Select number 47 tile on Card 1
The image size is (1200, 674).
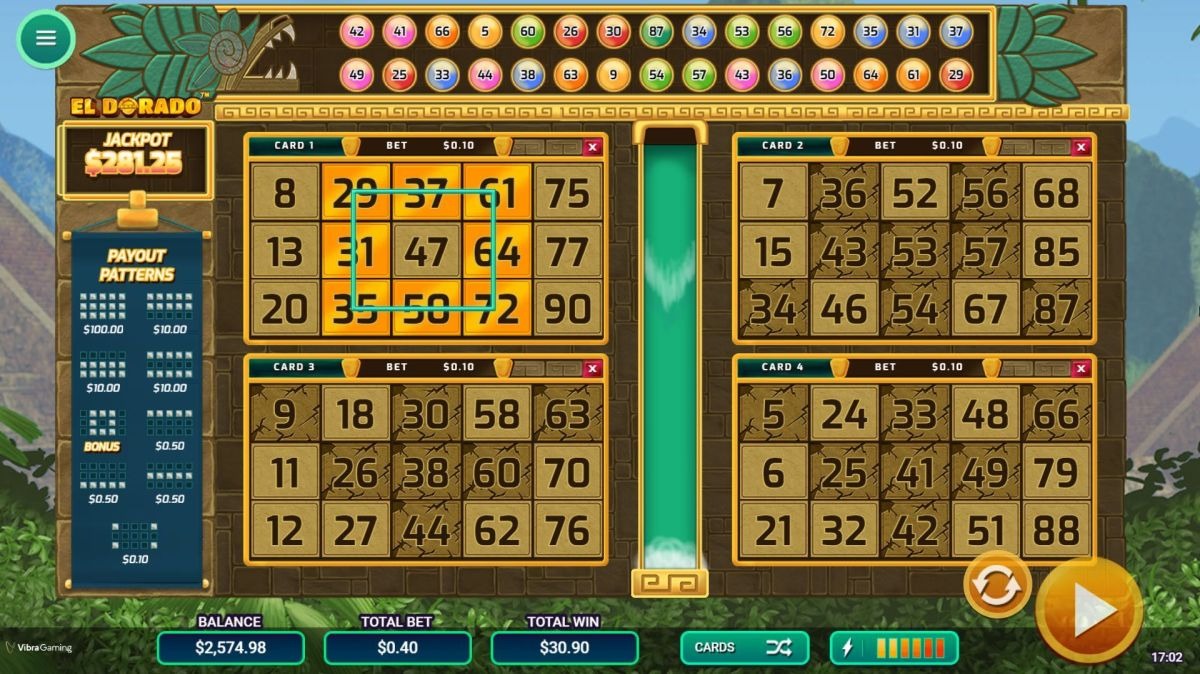pyautogui.click(x=427, y=251)
